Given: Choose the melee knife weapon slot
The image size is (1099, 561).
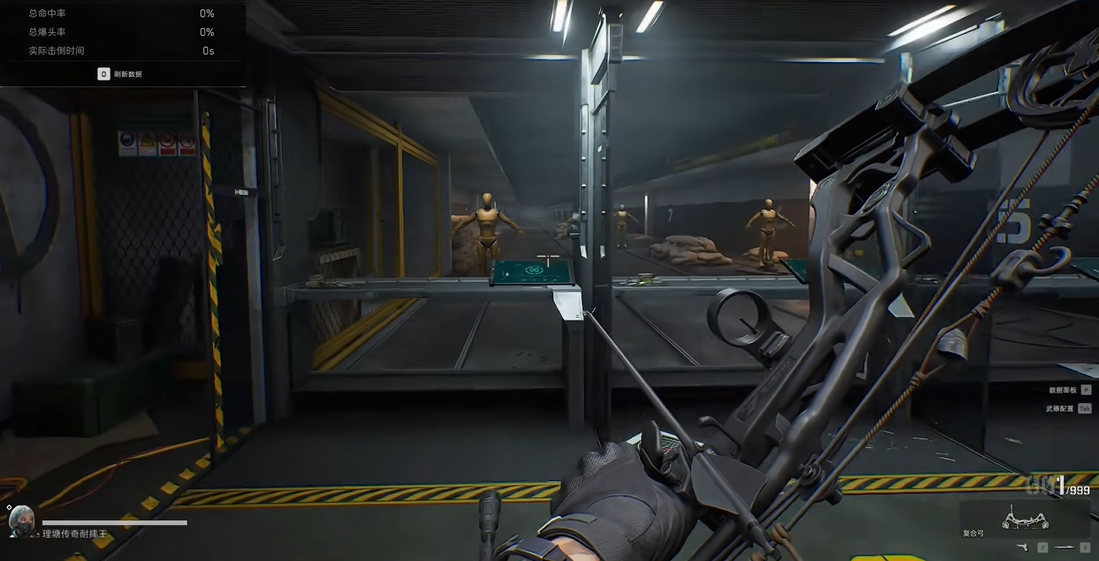Looking at the screenshot, I should tap(1066, 548).
